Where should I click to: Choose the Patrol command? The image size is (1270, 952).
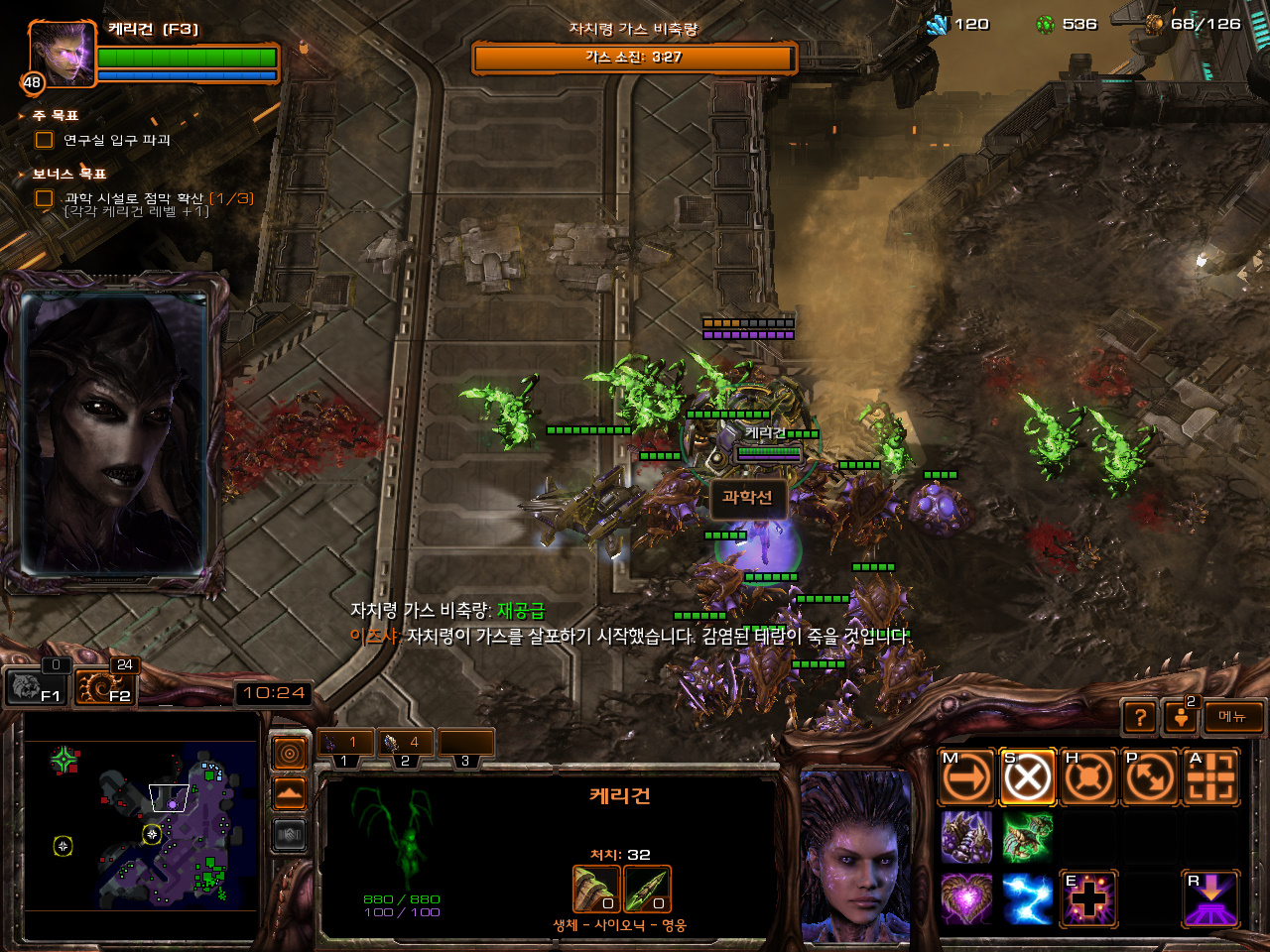(1149, 776)
